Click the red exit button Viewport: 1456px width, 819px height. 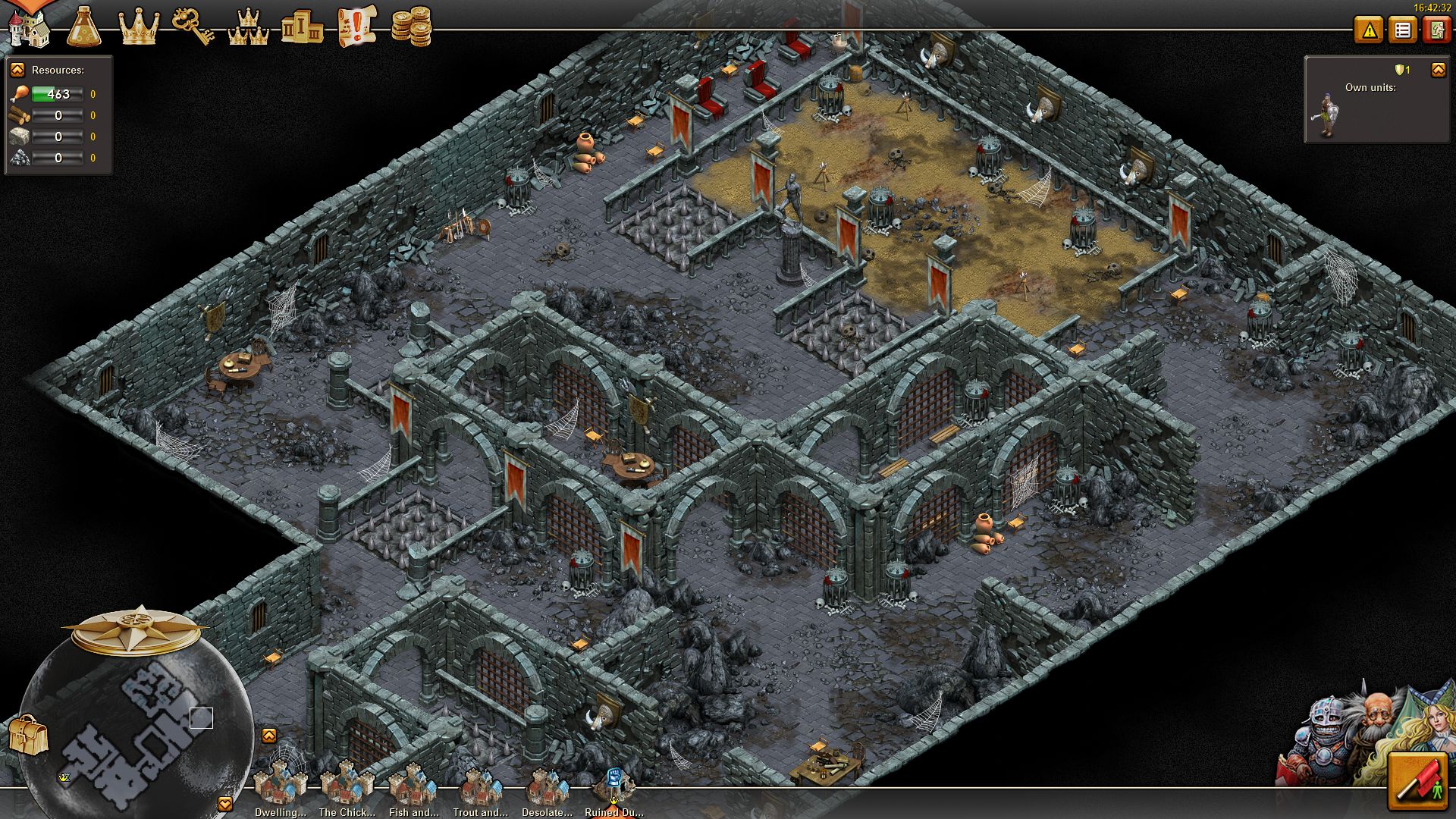1436,30
